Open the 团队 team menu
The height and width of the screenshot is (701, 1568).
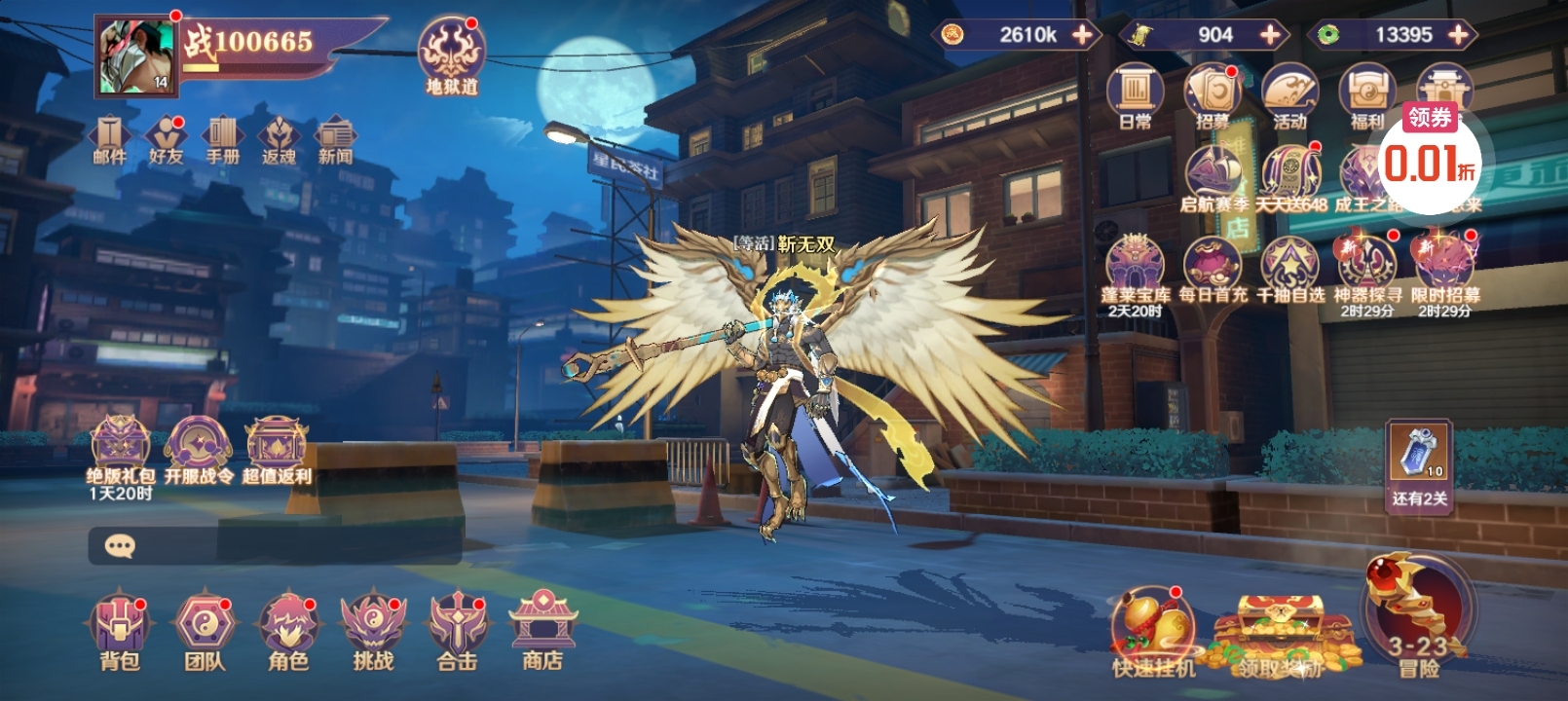[x=205, y=628]
